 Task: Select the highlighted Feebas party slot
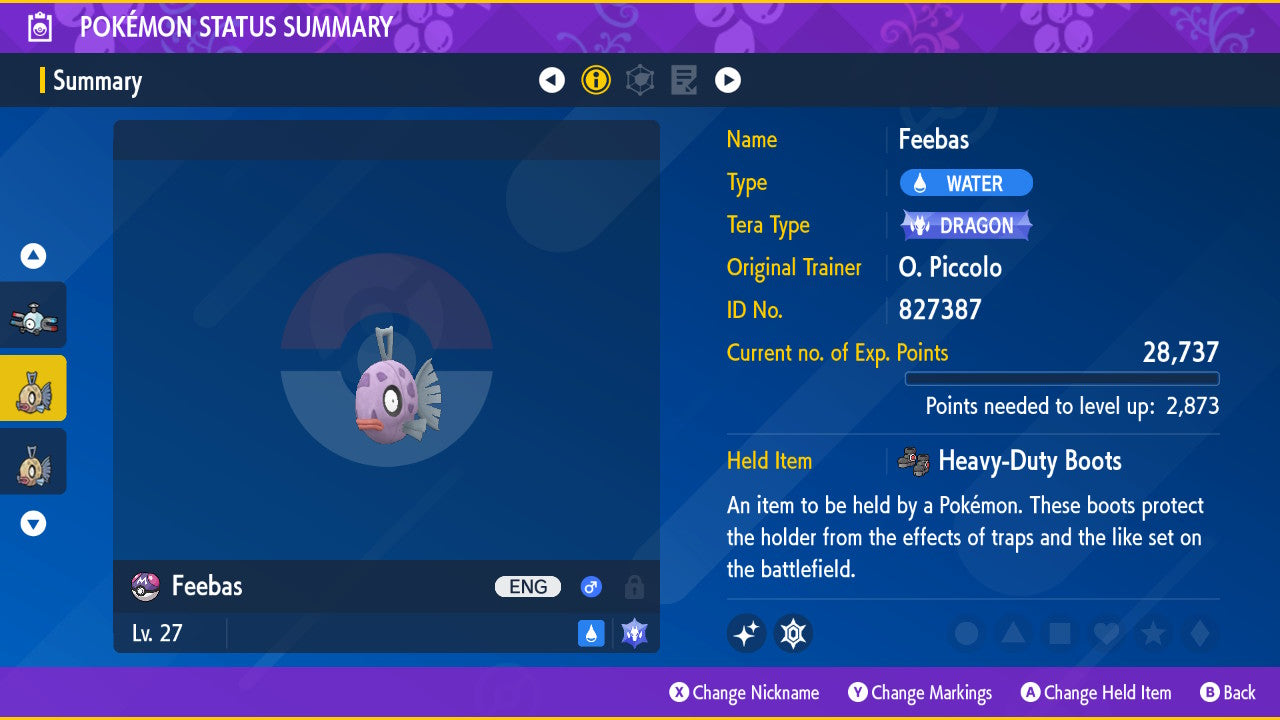pyautogui.click(x=34, y=388)
